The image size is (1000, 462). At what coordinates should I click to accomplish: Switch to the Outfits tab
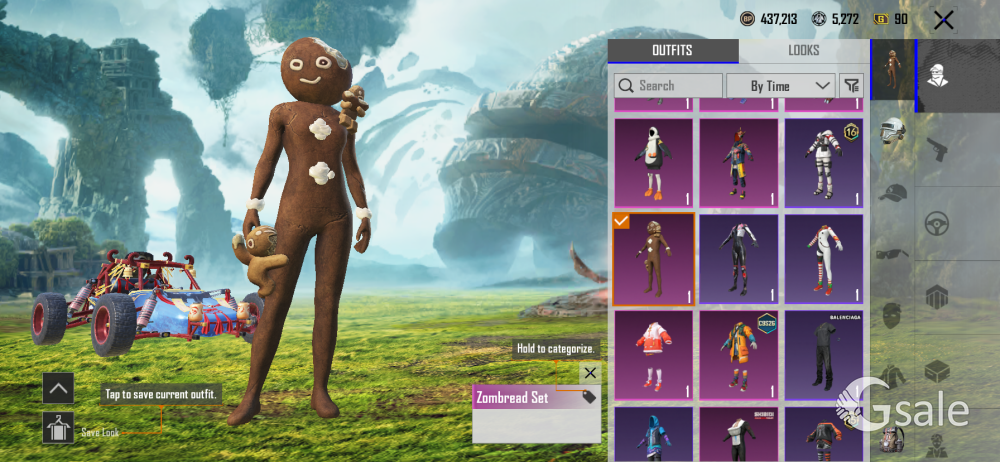click(x=672, y=51)
